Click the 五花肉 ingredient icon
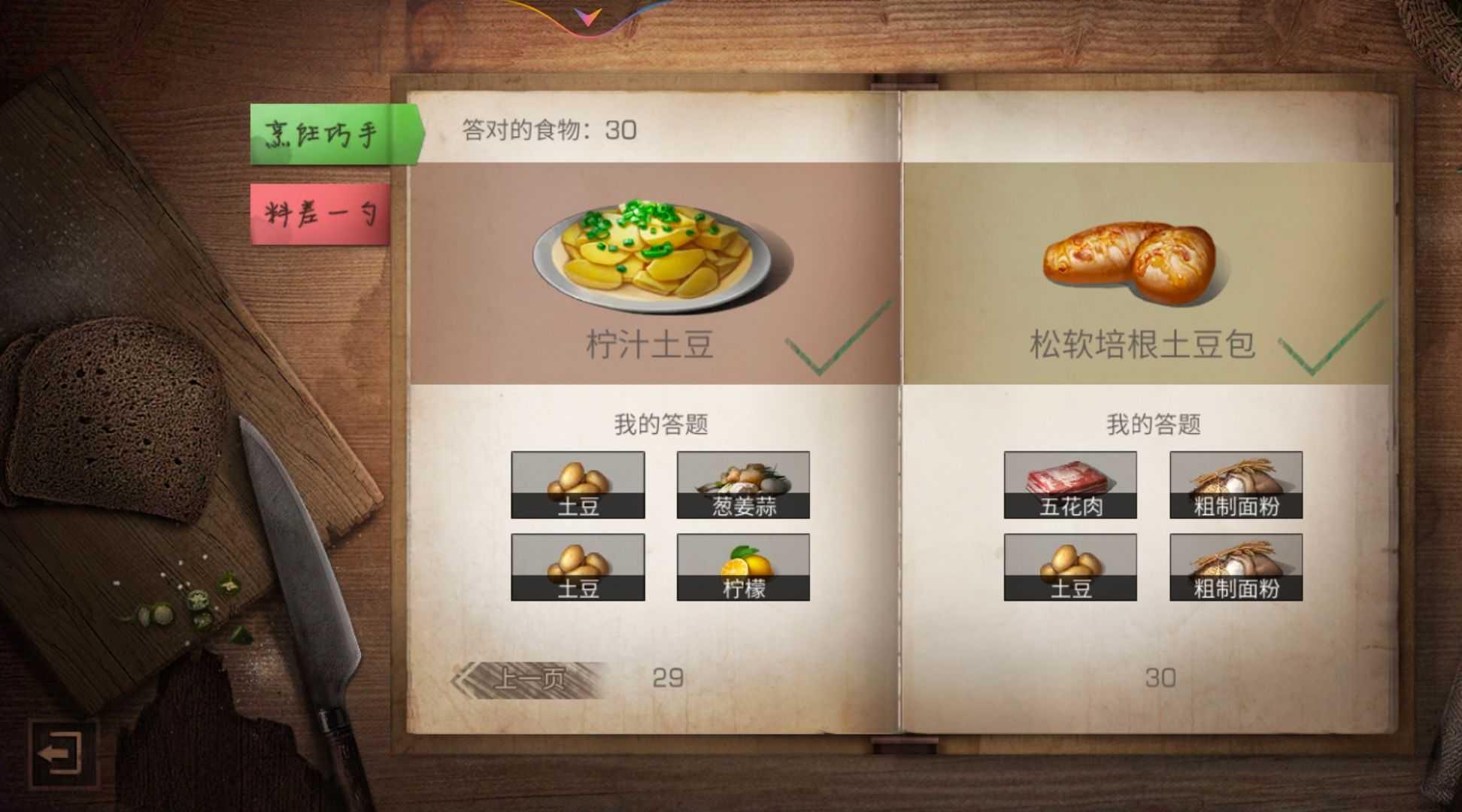 1069,485
